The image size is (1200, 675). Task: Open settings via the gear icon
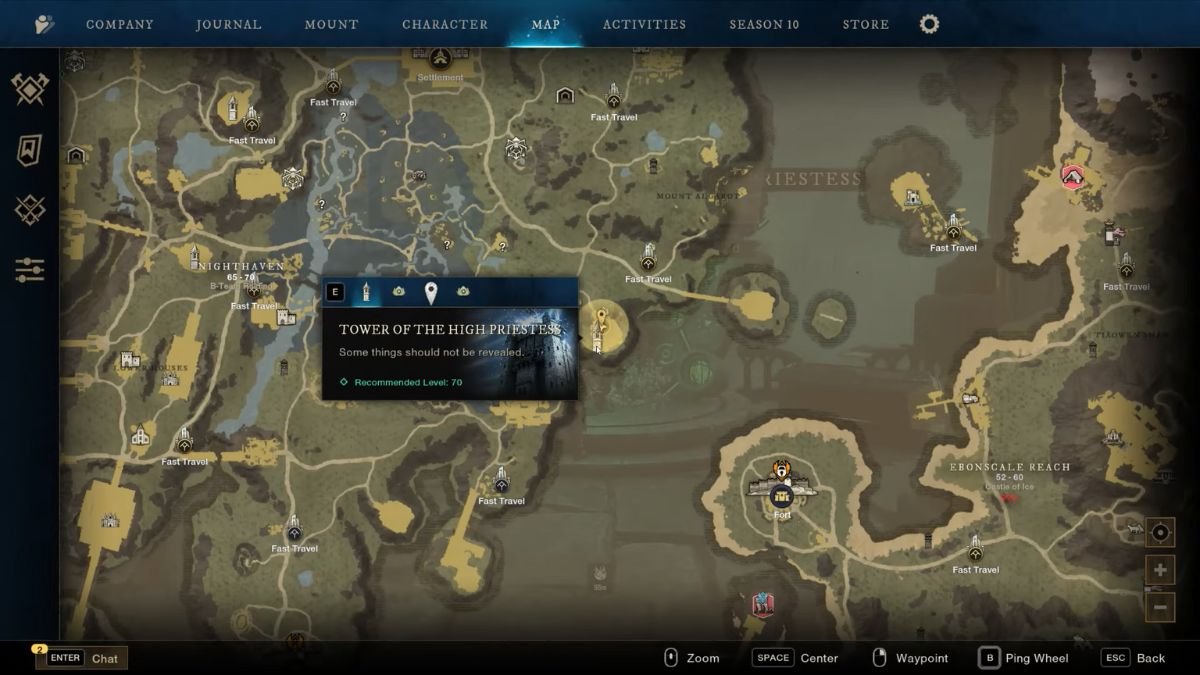pyautogui.click(x=930, y=24)
